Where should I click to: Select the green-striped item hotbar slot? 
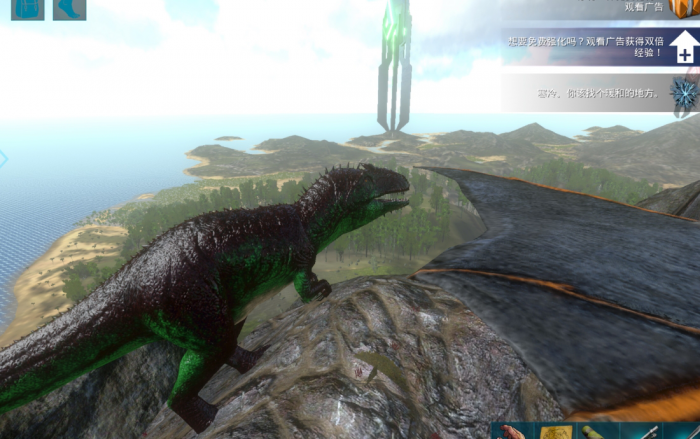pyautogui.click(x=598, y=432)
